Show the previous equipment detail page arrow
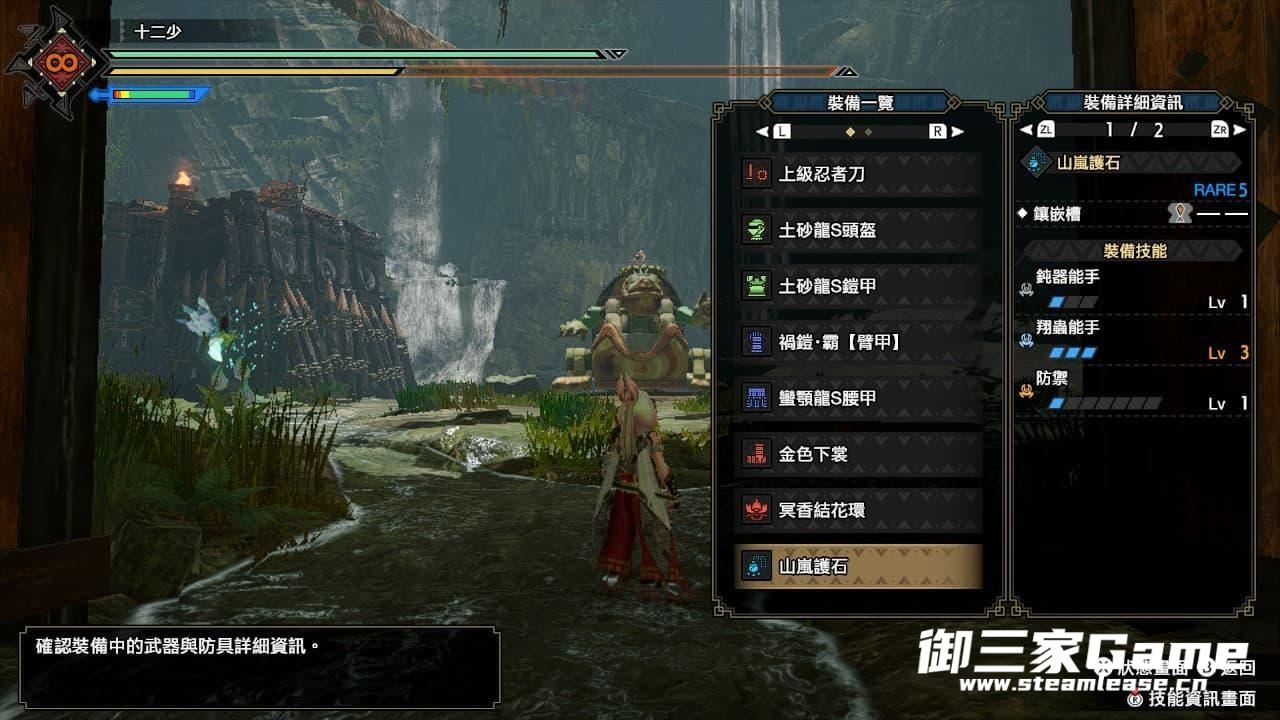The height and width of the screenshot is (720, 1280). 1025,130
